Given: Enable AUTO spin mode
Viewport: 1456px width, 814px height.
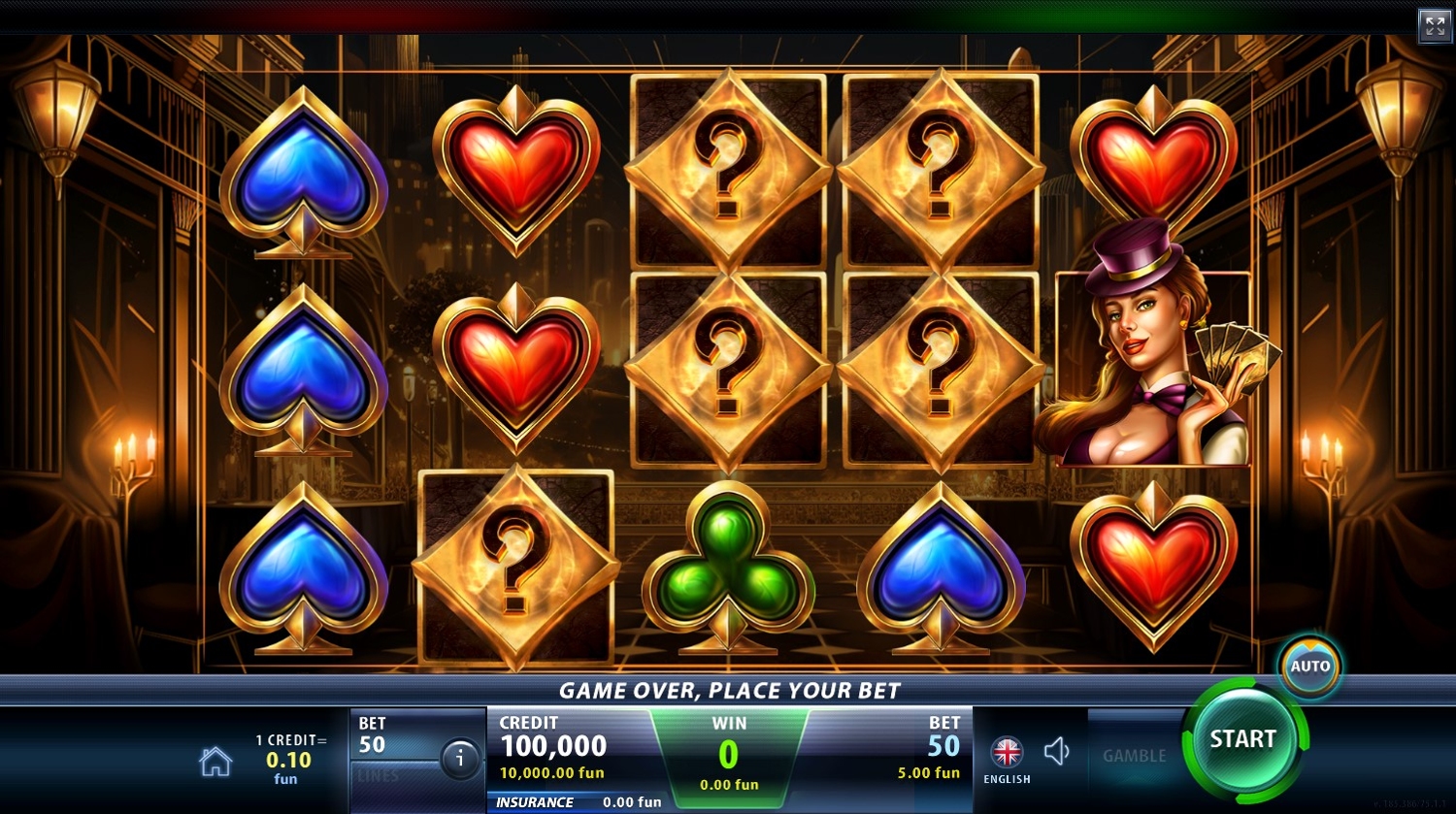Looking at the screenshot, I should pyautogui.click(x=1309, y=667).
